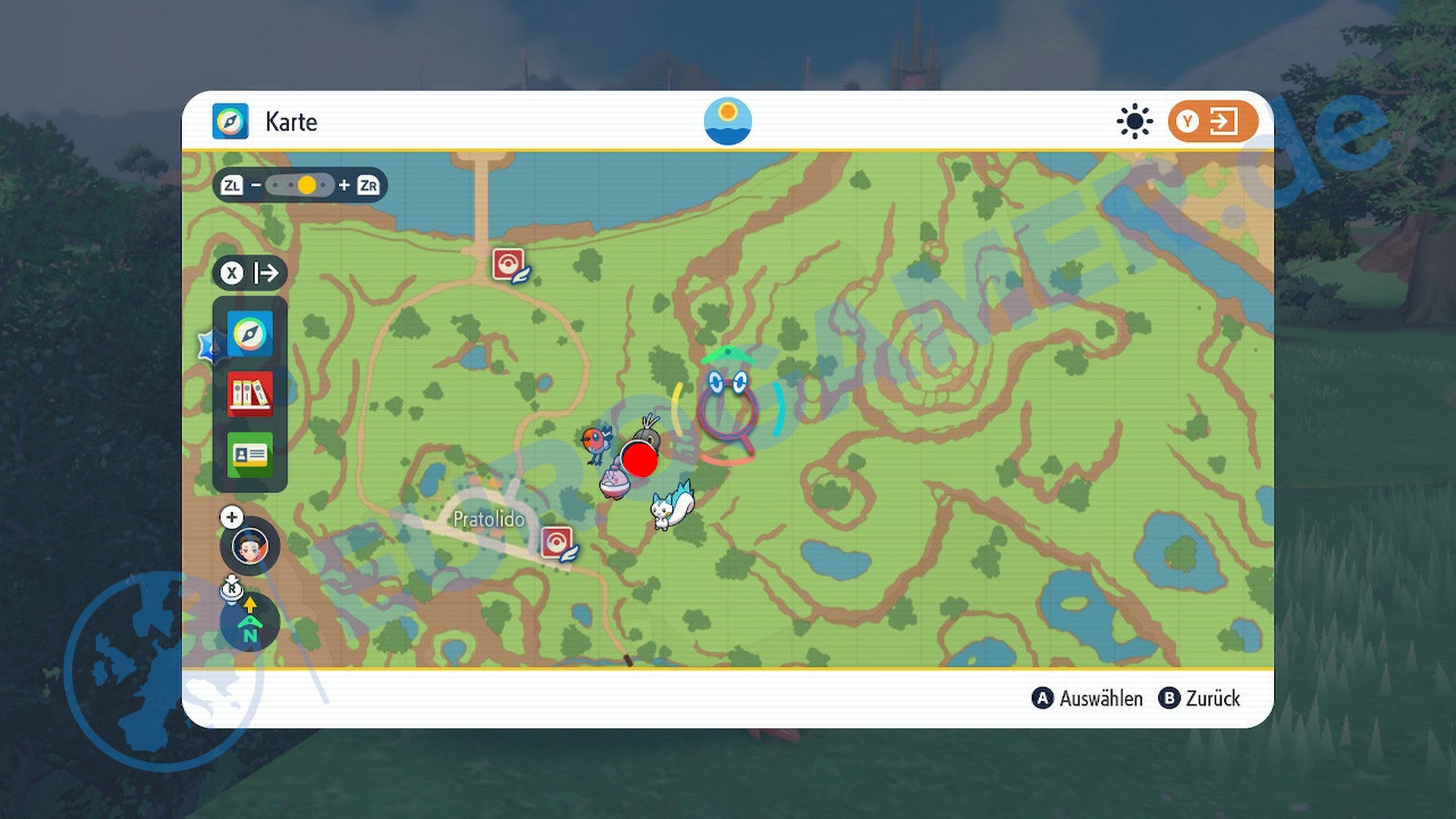
Task: Open the compass map app icon
Action: (249, 334)
